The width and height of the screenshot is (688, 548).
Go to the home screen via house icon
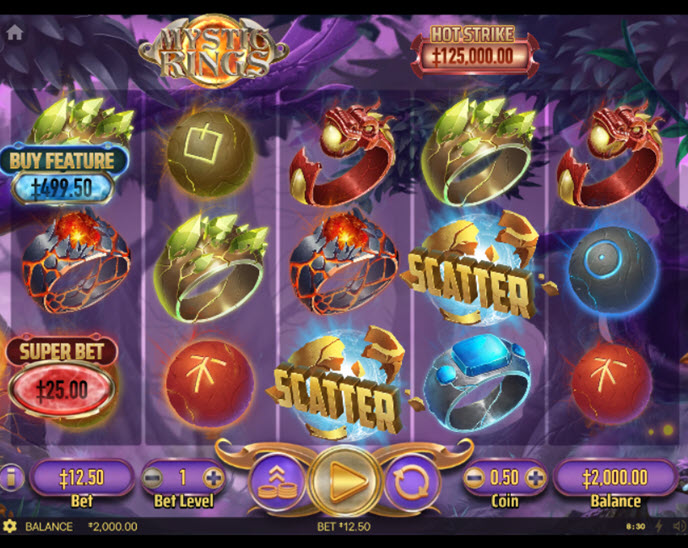pyautogui.click(x=15, y=32)
